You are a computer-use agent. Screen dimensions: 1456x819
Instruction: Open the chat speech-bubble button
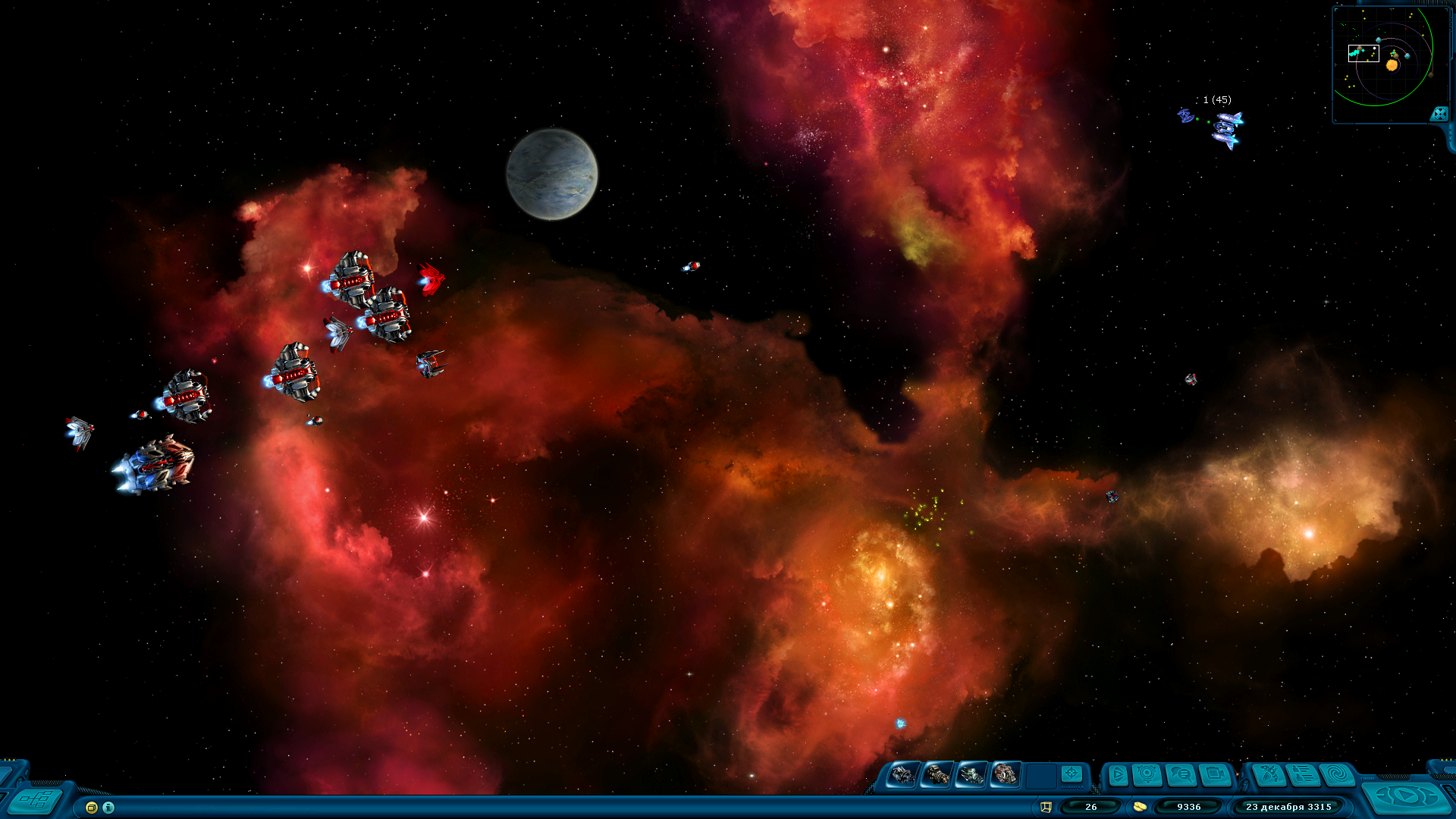(1181, 775)
